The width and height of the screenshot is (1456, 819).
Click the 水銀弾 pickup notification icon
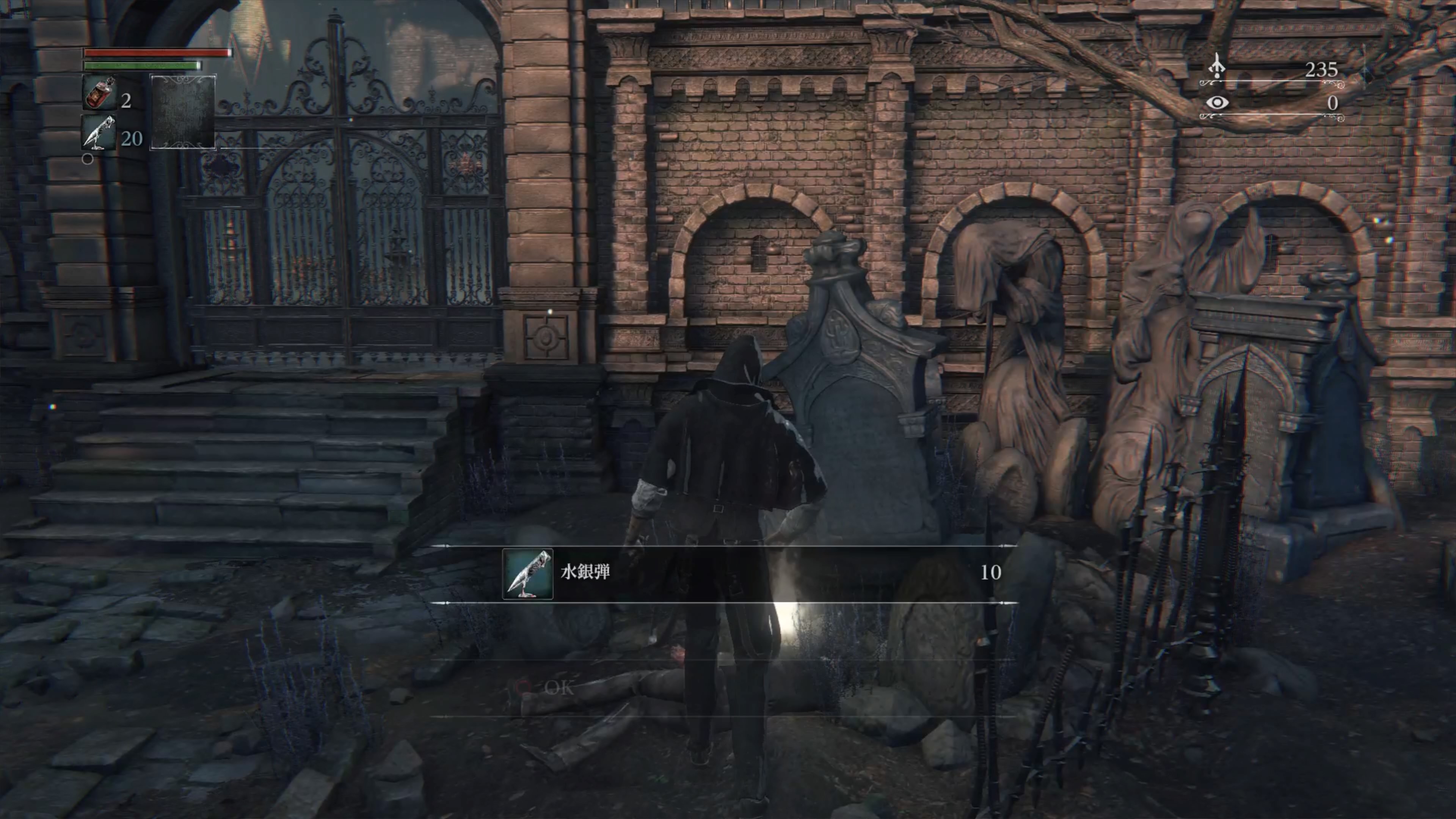pyautogui.click(x=527, y=574)
